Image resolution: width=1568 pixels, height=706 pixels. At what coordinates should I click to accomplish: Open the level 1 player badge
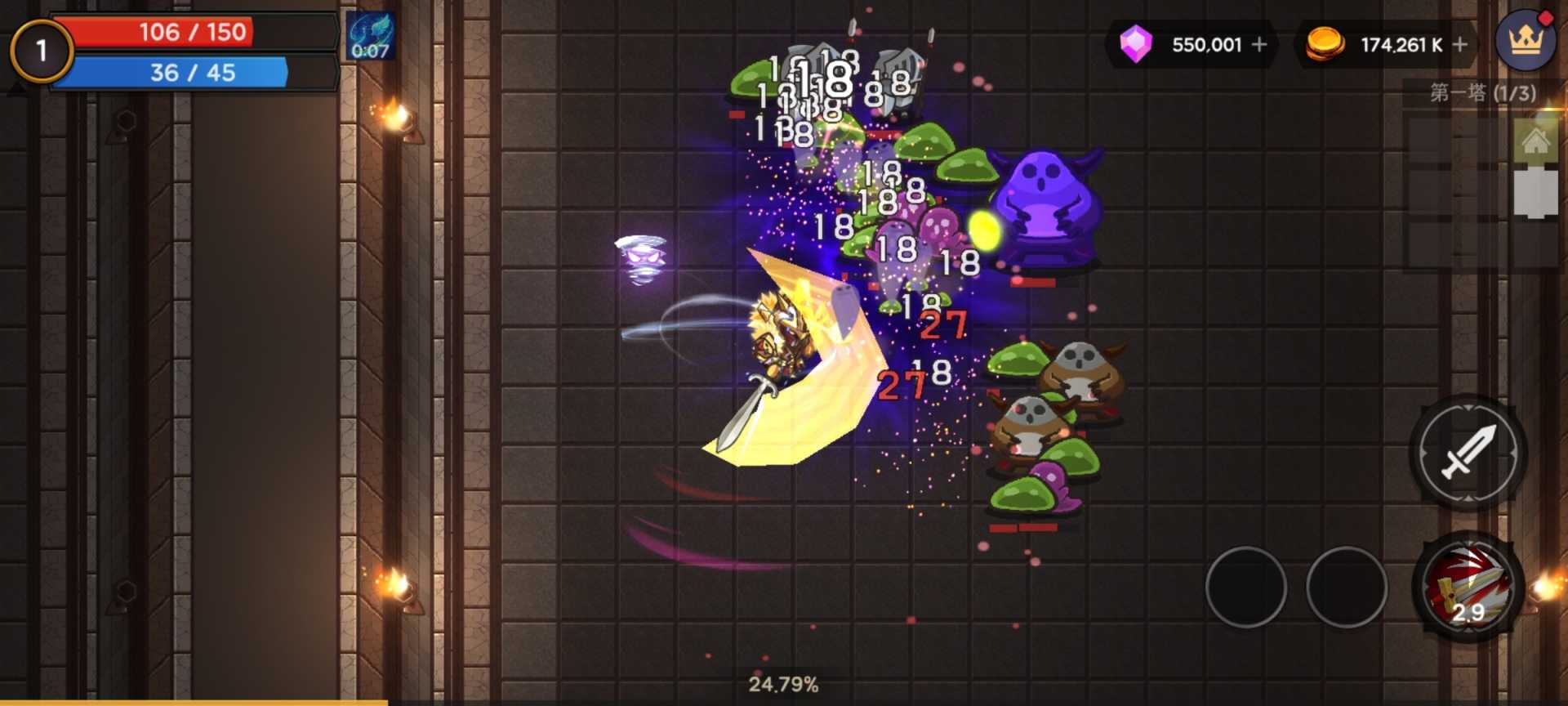42,51
